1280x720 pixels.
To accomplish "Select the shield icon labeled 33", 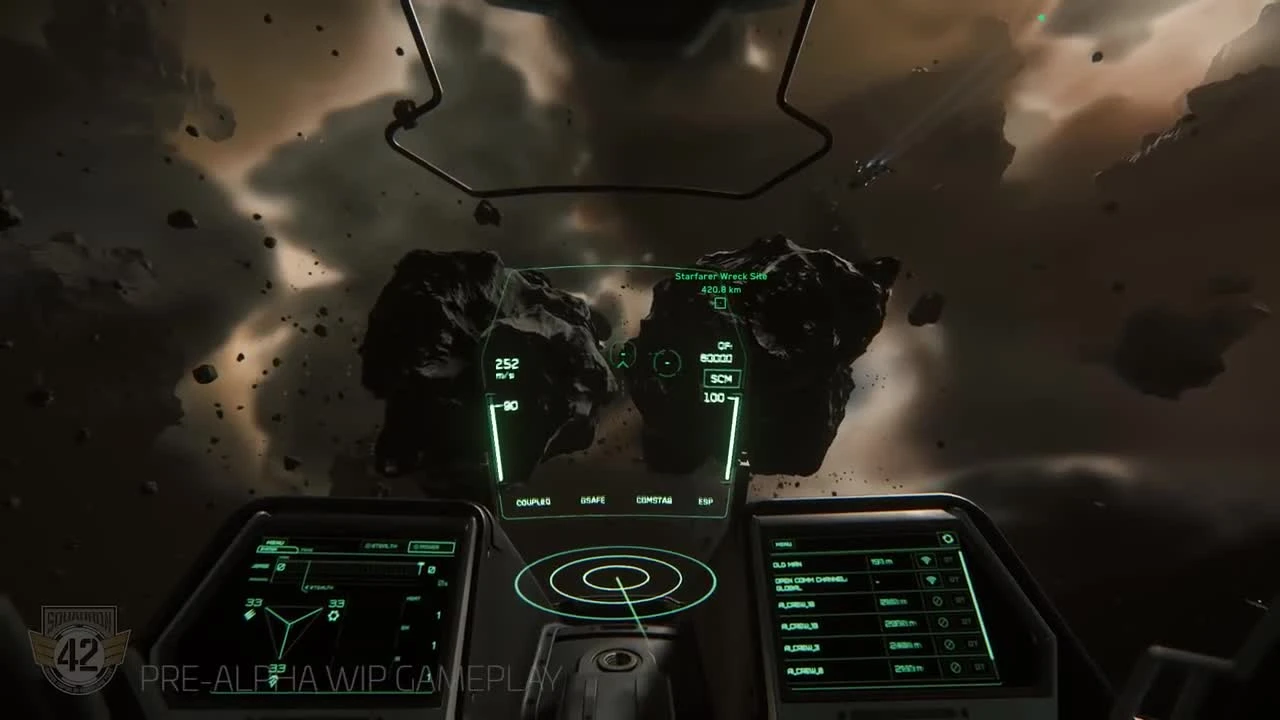I will [249, 614].
